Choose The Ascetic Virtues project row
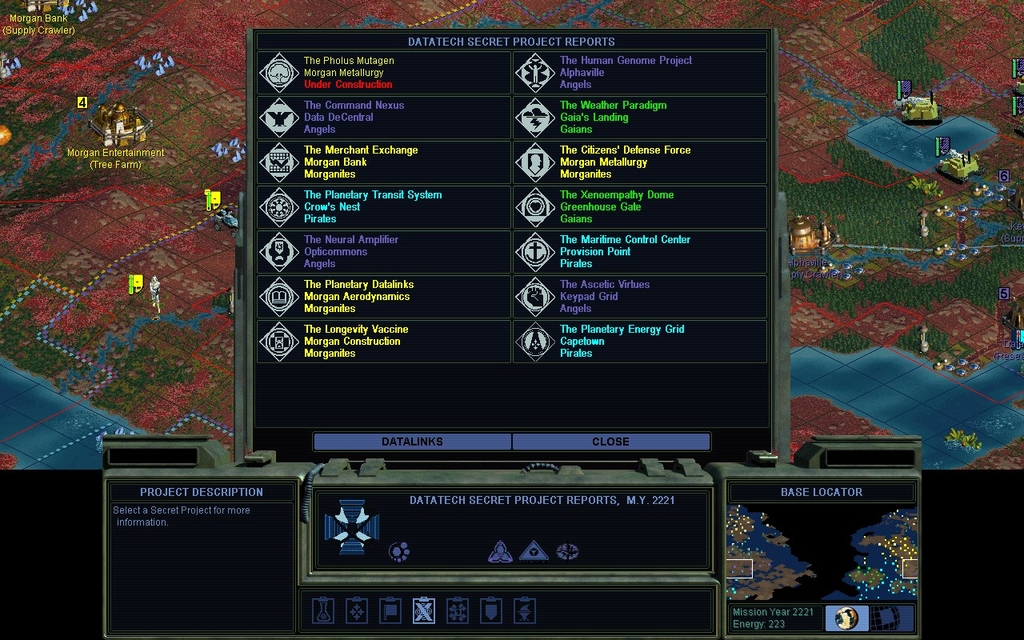1024x640 pixels. coord(640,297)
